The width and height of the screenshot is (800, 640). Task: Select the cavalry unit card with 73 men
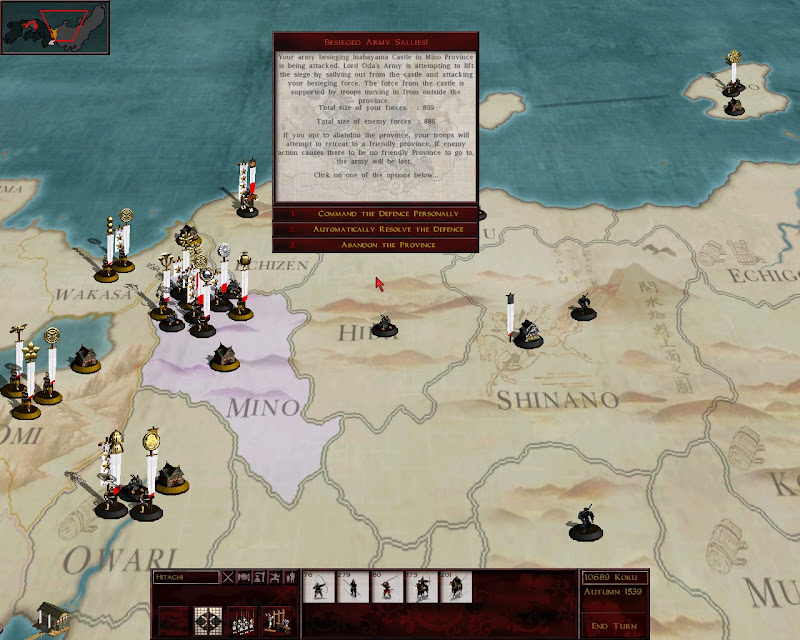(x=421, y=587)
